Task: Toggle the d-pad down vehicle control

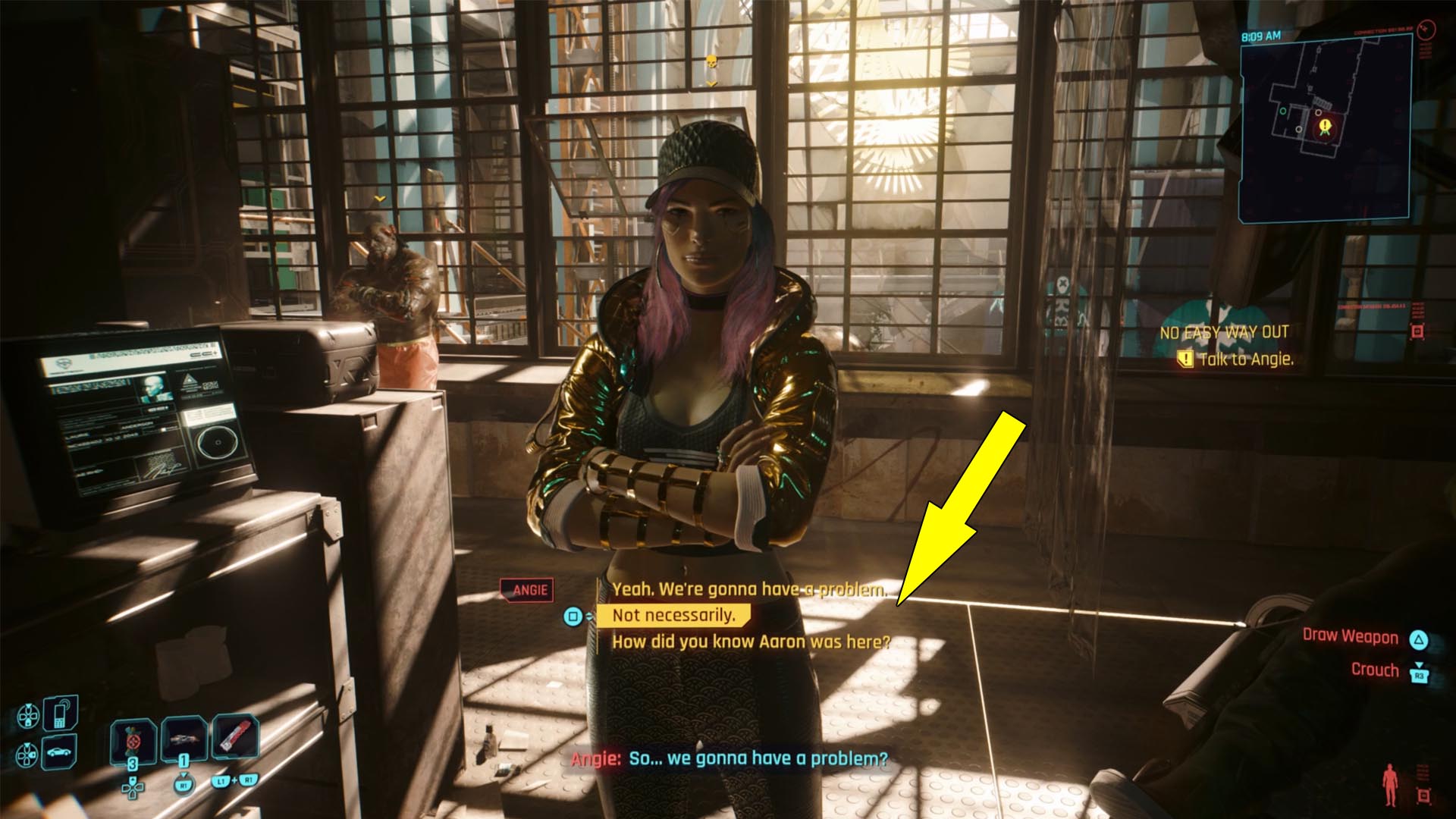Action: pyautogui.click(x=26, y=753)
